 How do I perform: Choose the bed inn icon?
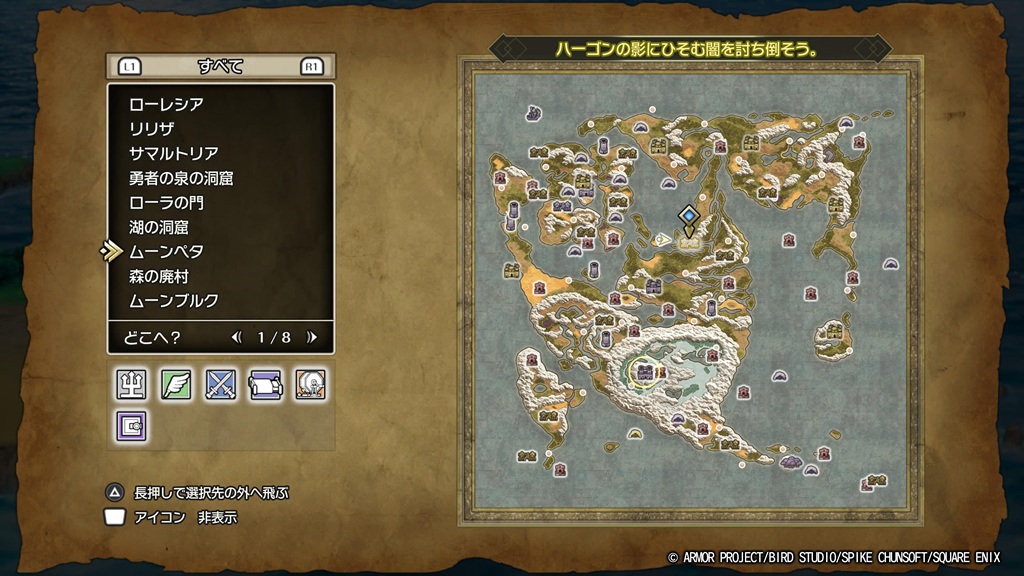point(264,385)
